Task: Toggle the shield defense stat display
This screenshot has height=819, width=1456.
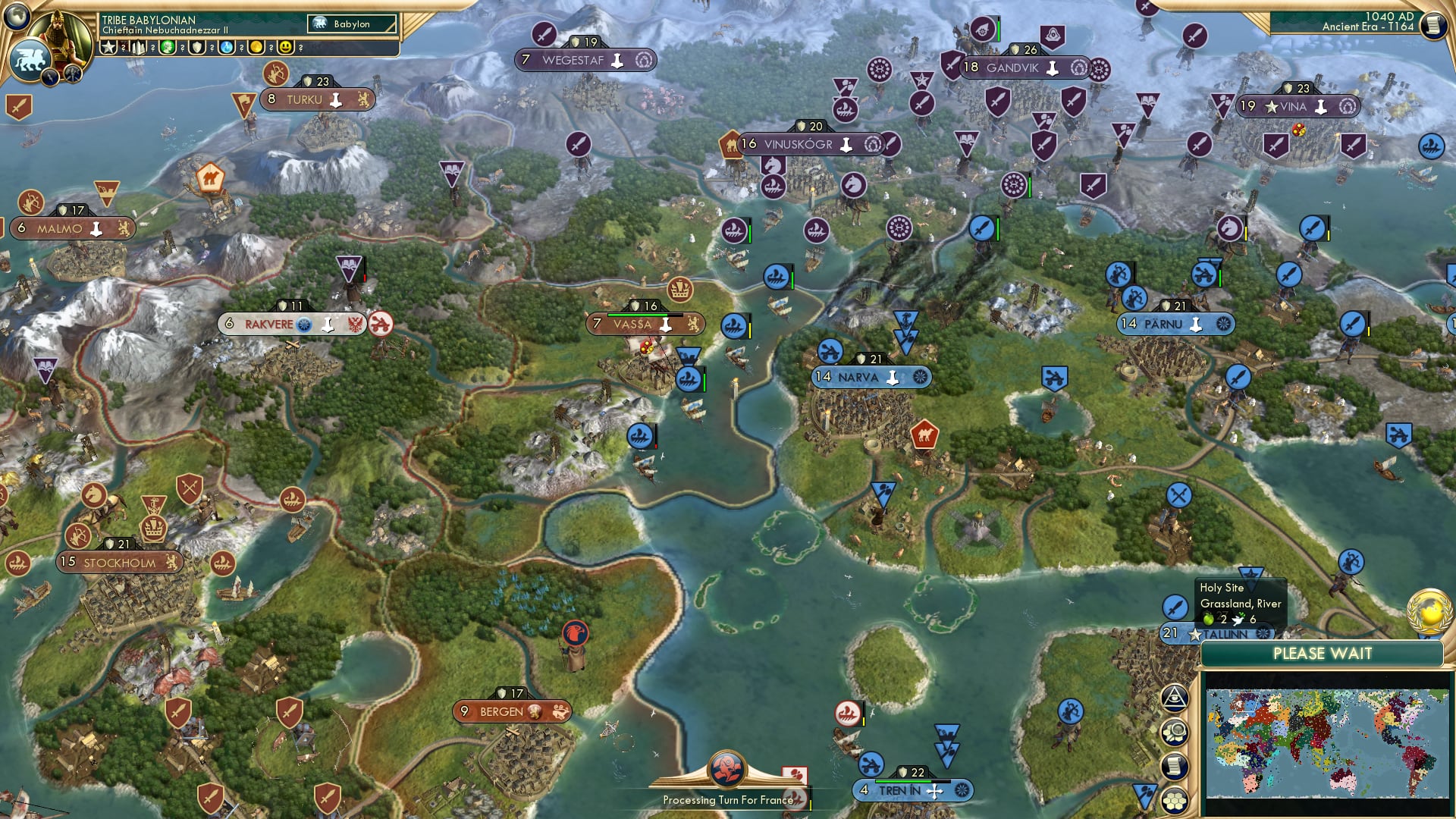Action: pyautogui.click(x=196, y=47)
